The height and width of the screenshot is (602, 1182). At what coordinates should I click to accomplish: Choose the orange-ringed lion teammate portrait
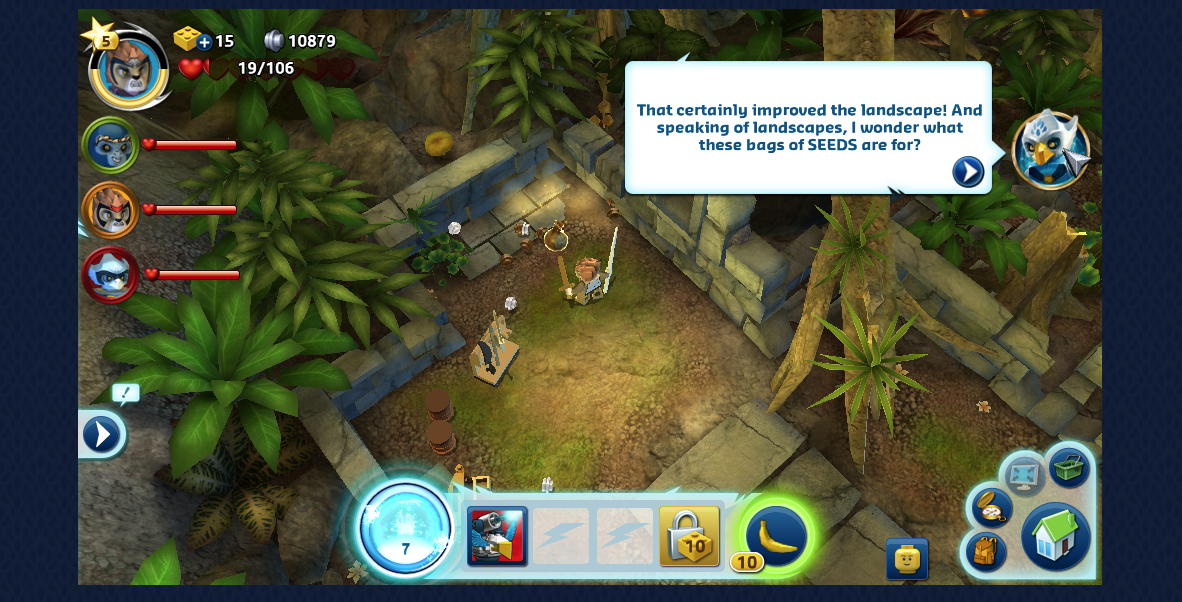(110, 210)
